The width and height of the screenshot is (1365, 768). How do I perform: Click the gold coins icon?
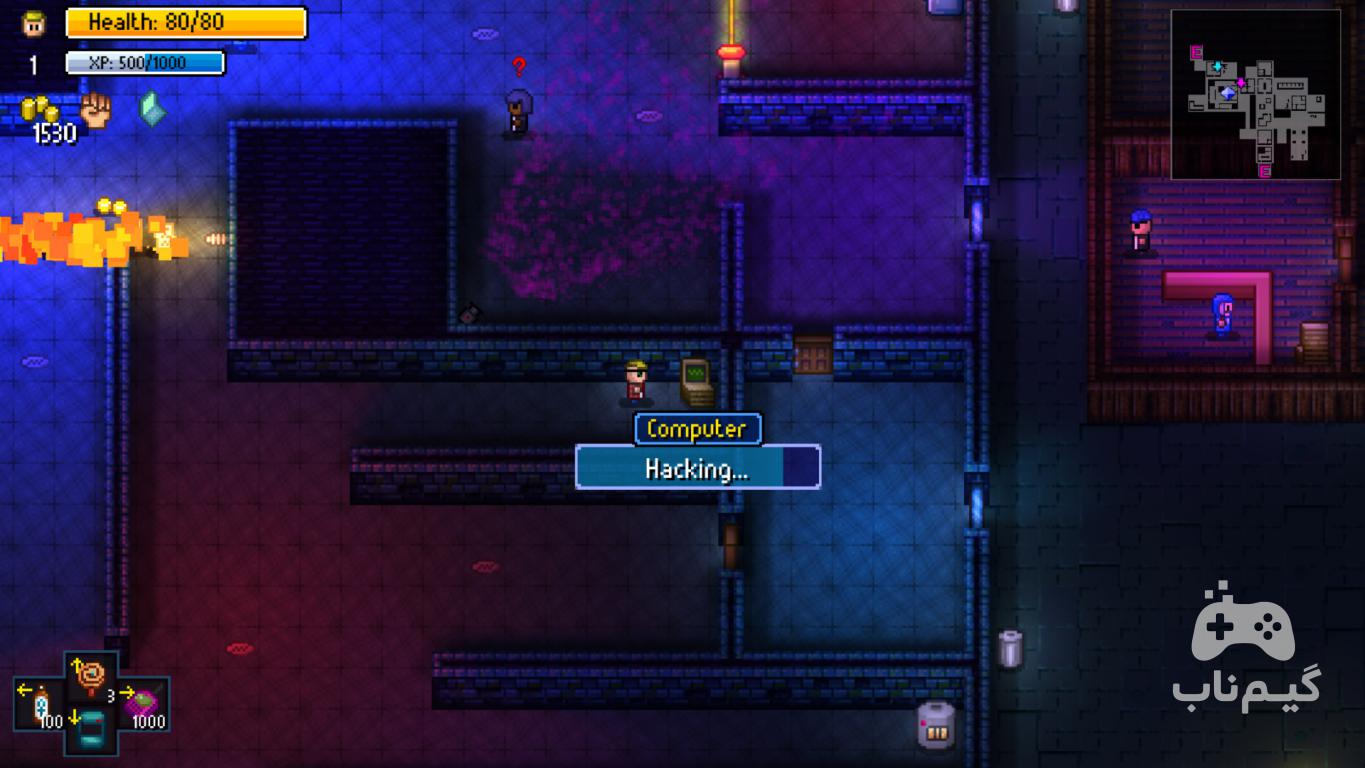pos(40,109)
